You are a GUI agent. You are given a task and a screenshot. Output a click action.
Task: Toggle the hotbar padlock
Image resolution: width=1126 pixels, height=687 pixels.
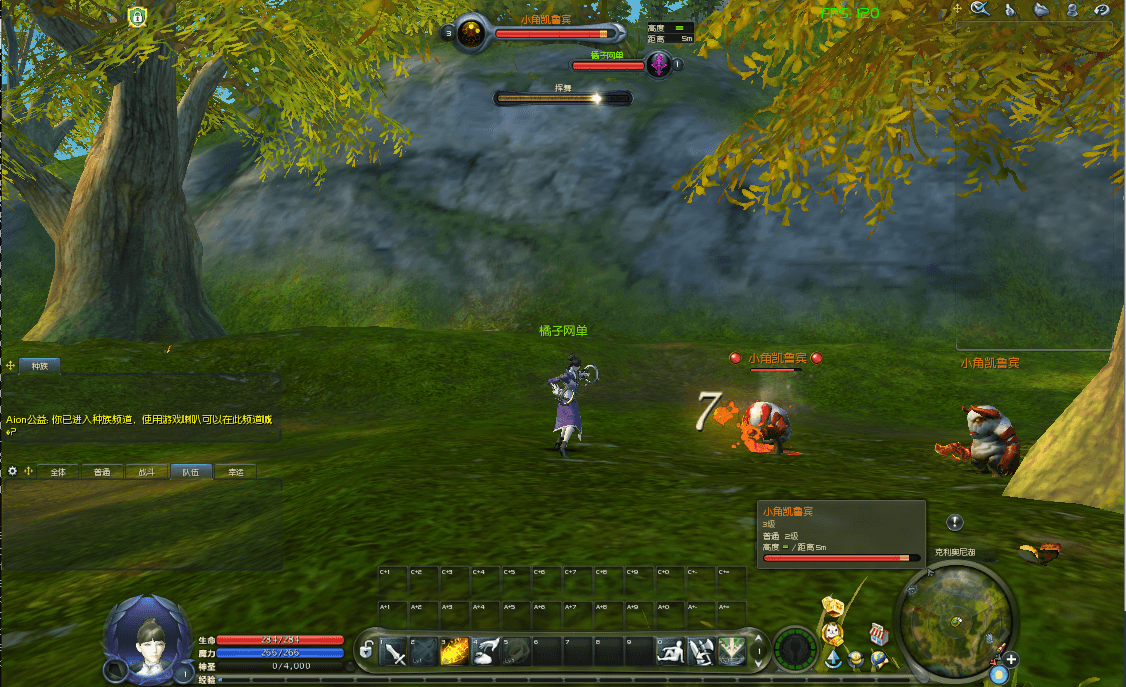(367, 651)
